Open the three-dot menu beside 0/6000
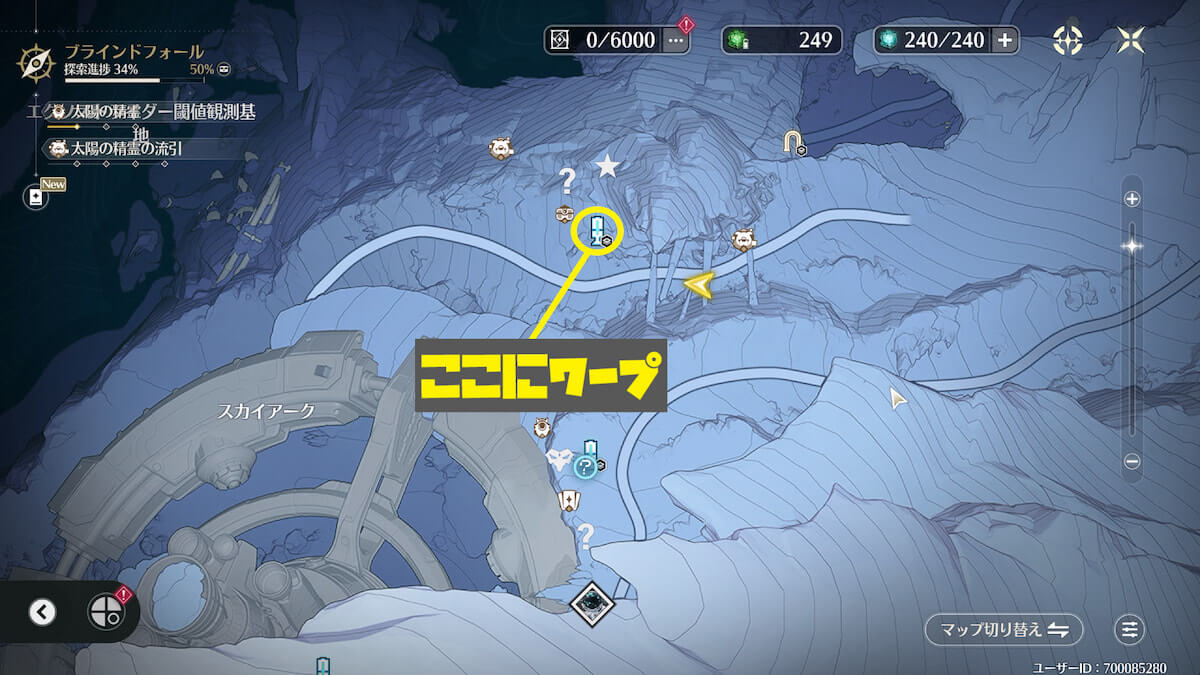1200x675 pixels. pyautogui.click(x=676, y=40)
